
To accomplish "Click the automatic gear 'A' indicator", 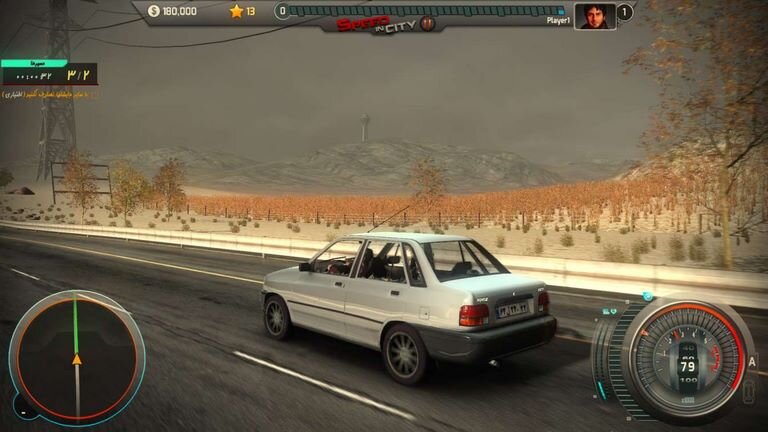I will click(x=752, y=361).
